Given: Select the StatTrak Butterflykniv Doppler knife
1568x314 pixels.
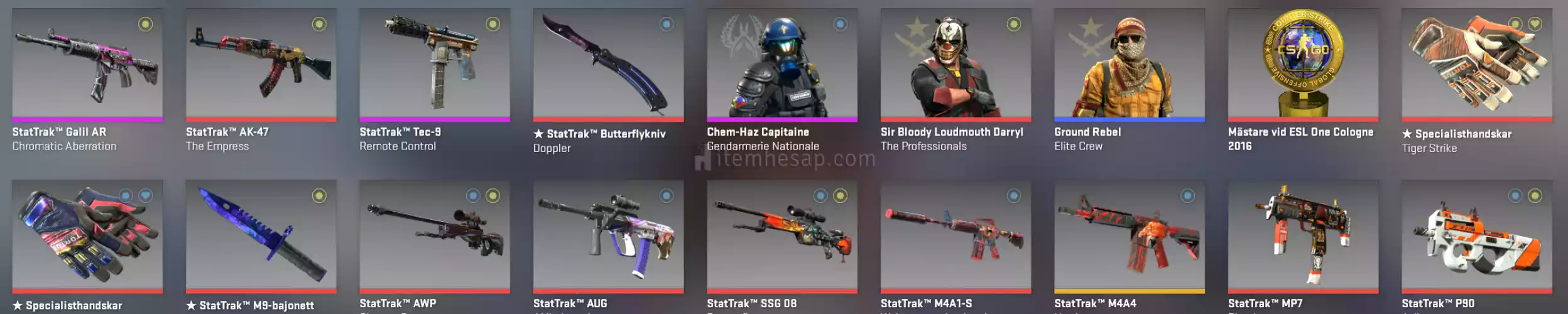Looking at the screenshot, I should [608, 65].
